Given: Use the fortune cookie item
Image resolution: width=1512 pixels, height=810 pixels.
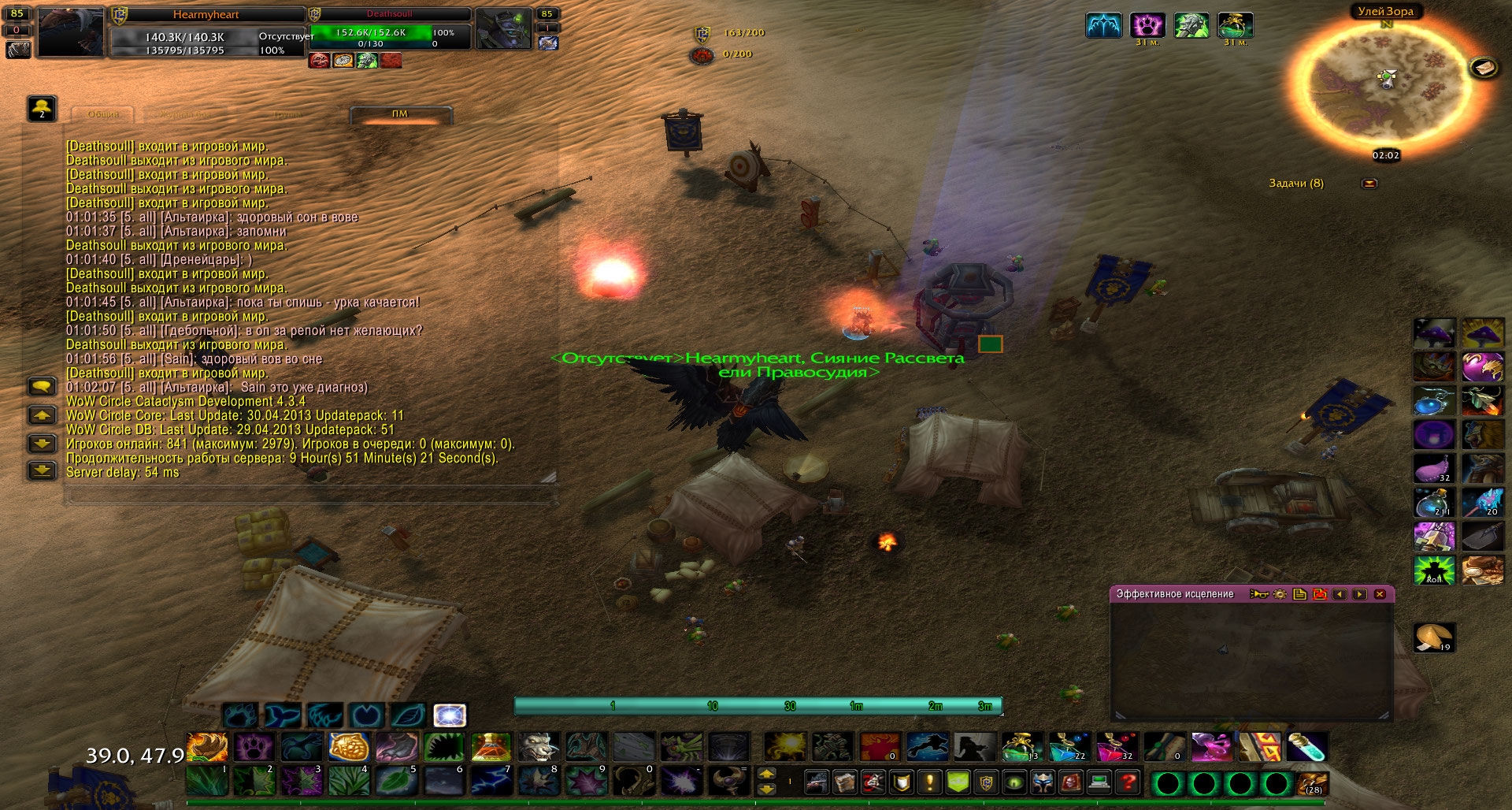Looking at the screenshot, I should [x=1432, y=637].
